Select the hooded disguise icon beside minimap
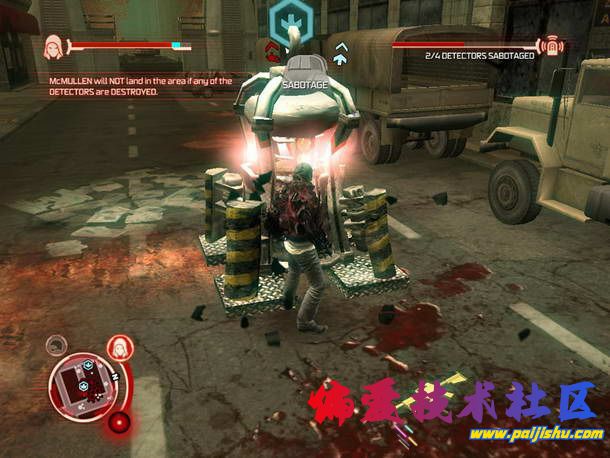Viewport: 610px width, 458px height. point(120,348)
